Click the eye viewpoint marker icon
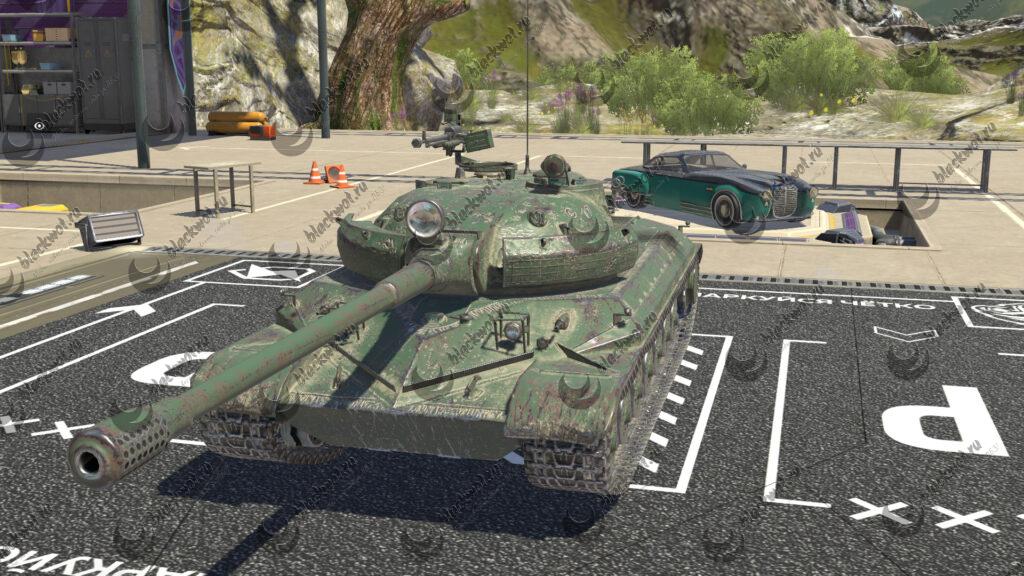Screen dimensions: 1024x576 coord(39,127)
